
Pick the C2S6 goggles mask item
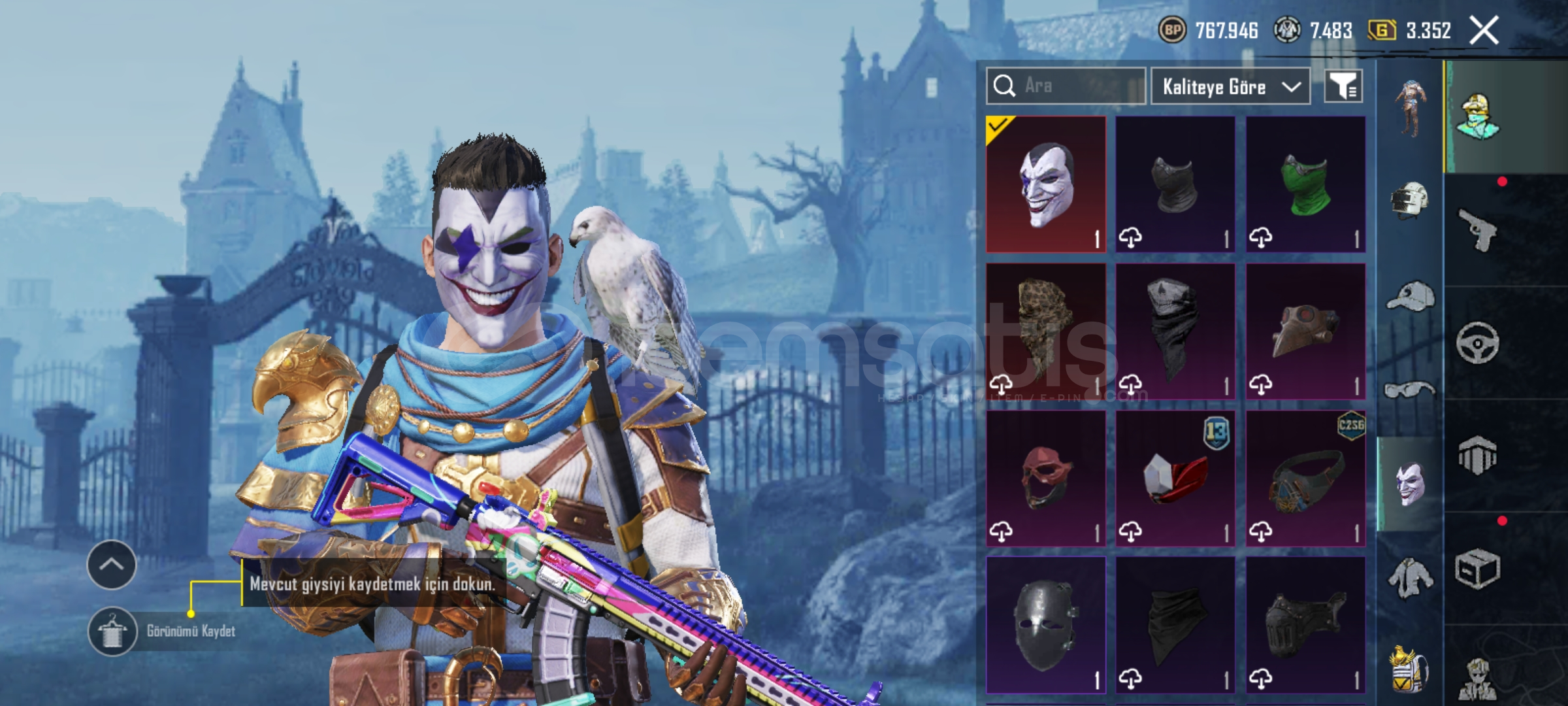1305,479
